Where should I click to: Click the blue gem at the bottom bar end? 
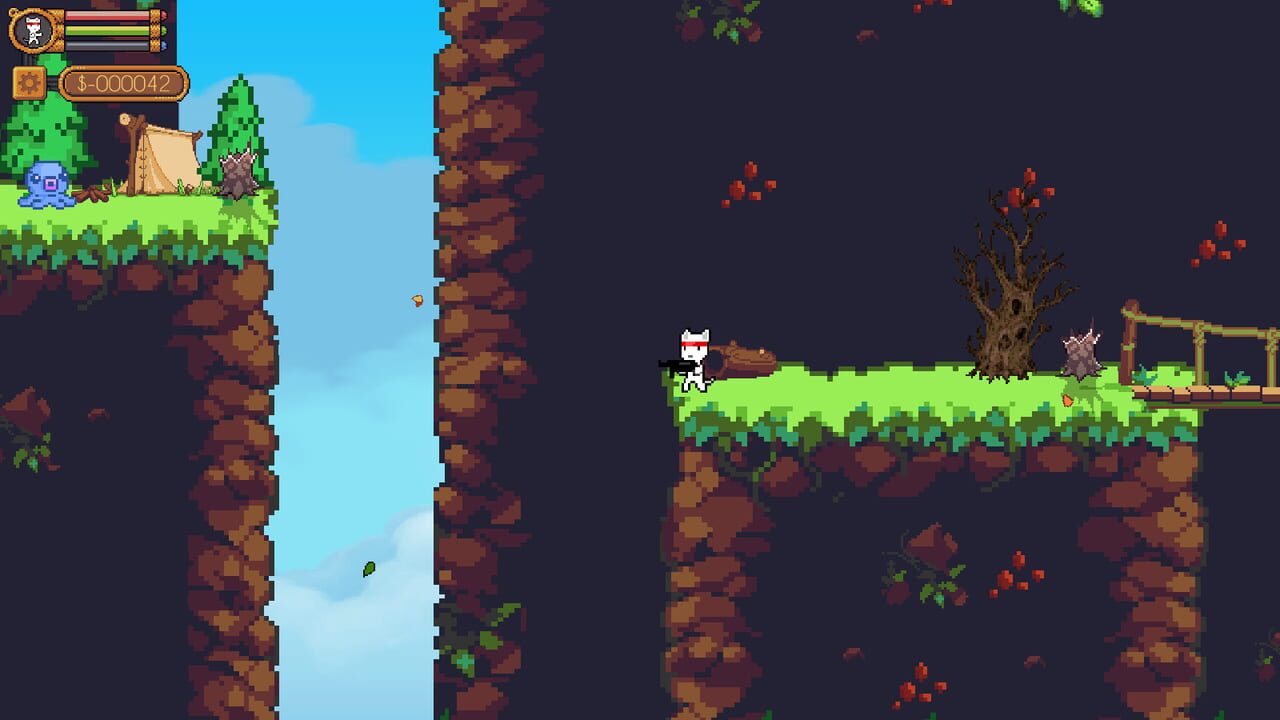coord(164,44)
